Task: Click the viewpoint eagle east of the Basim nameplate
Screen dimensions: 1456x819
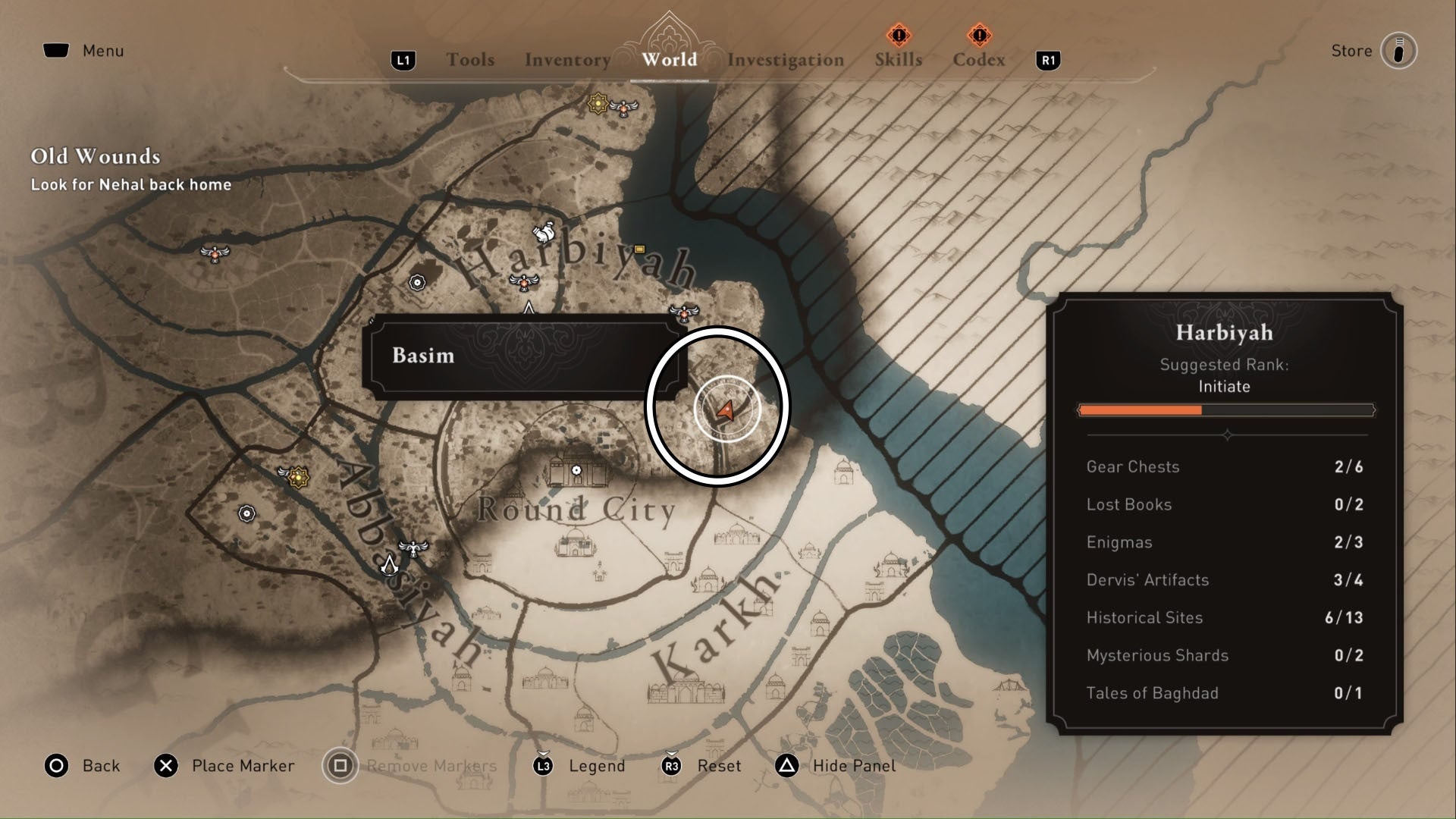Action: (x=684, y=313)
